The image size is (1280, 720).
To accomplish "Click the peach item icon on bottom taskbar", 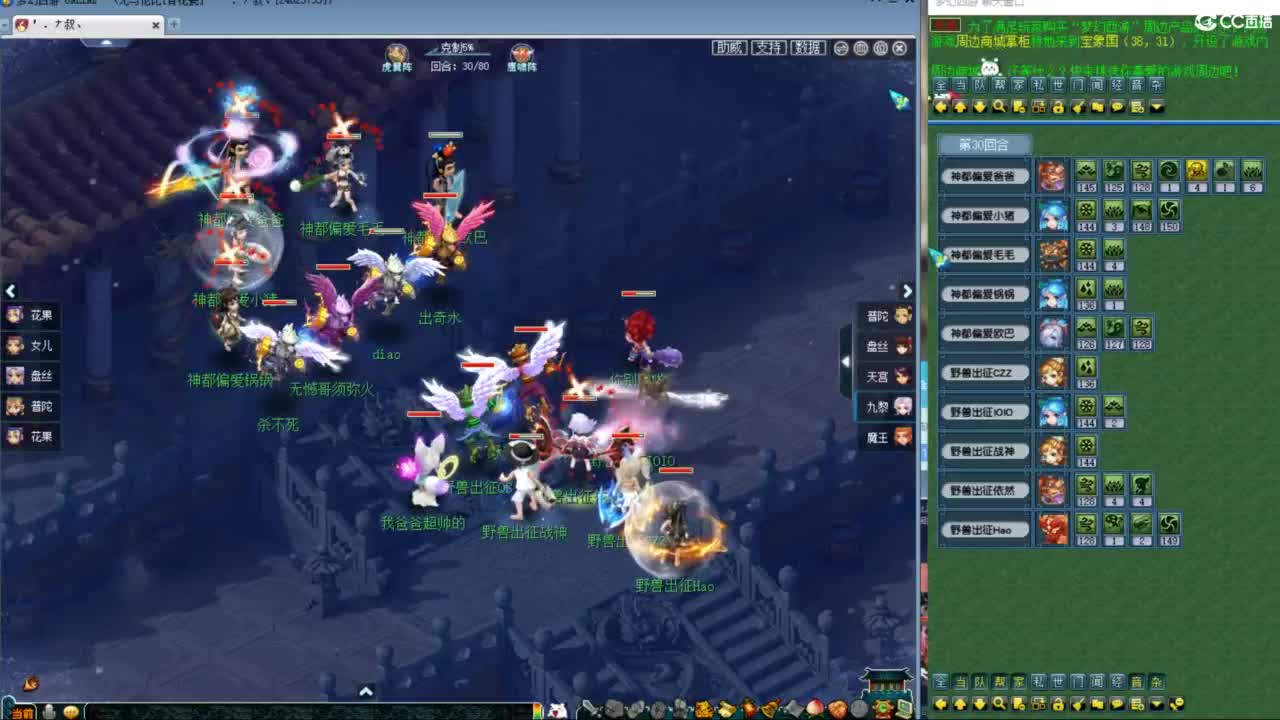I will click(x=814, y=707).
